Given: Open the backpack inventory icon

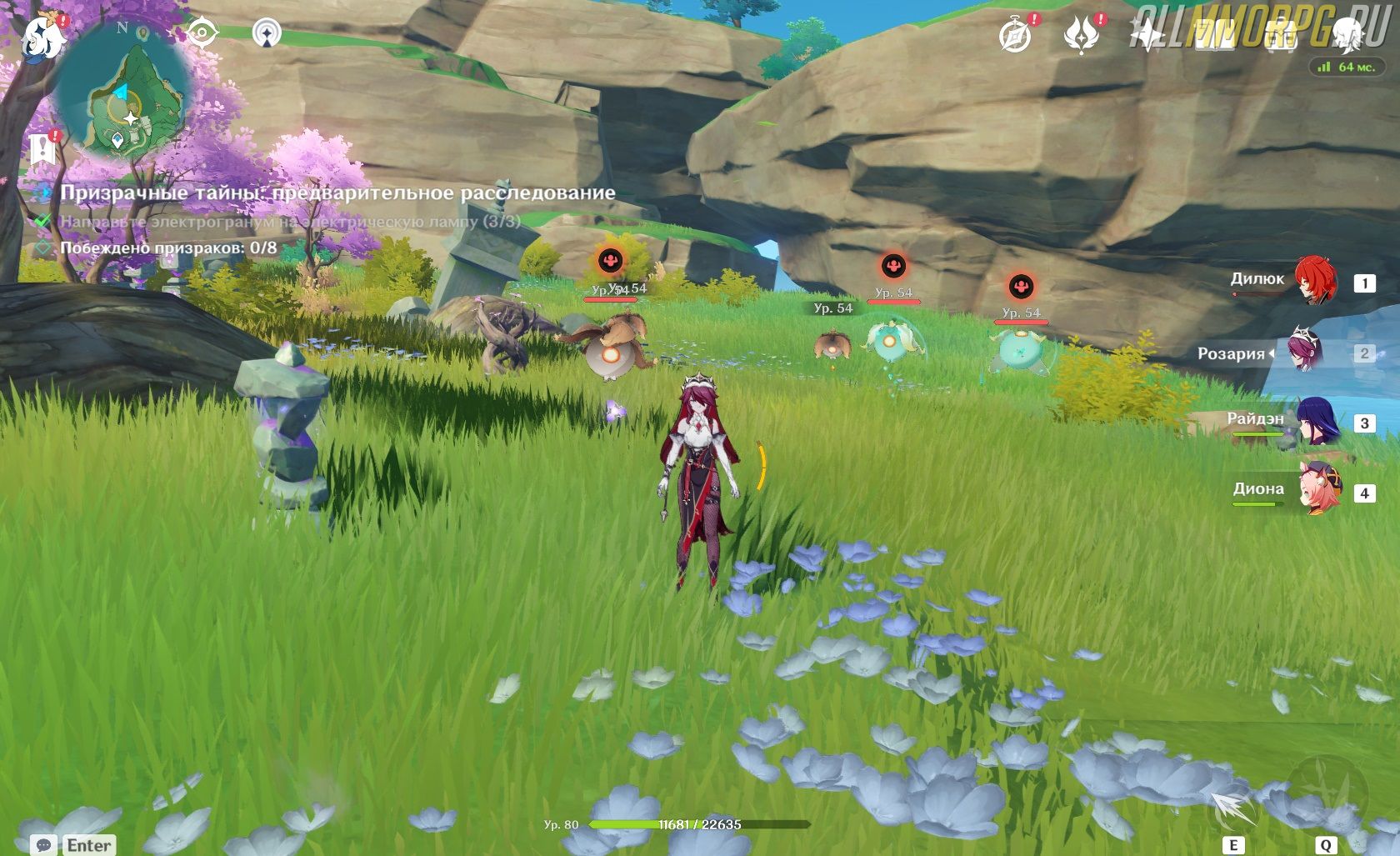Looking at the screenshot, I should coord(1281,35).
